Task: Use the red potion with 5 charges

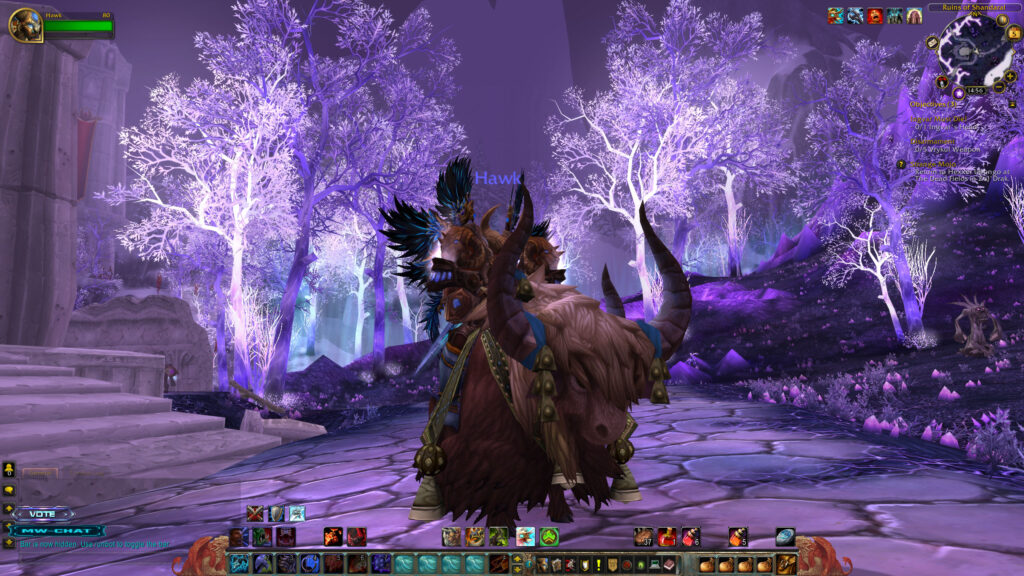Action: pos(738,537)
